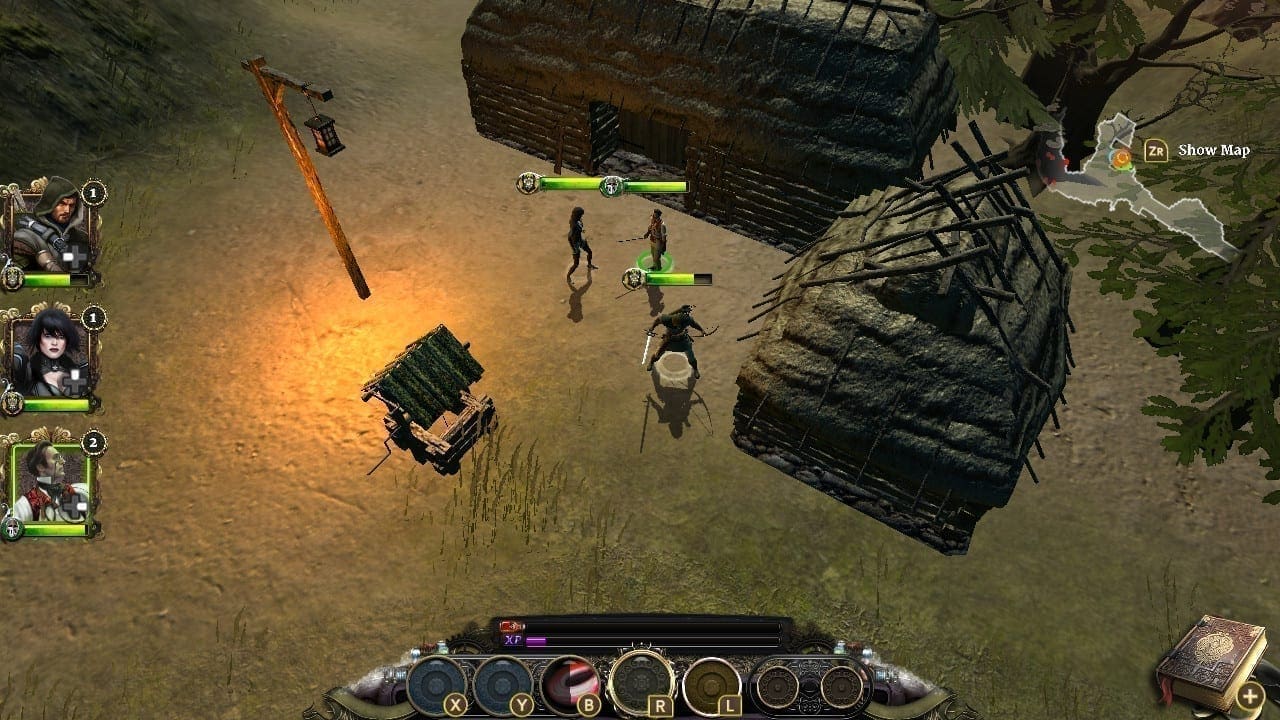Show Map label next to minimap
This screenshot has width=1280, height=720.
click(1213, 151)
